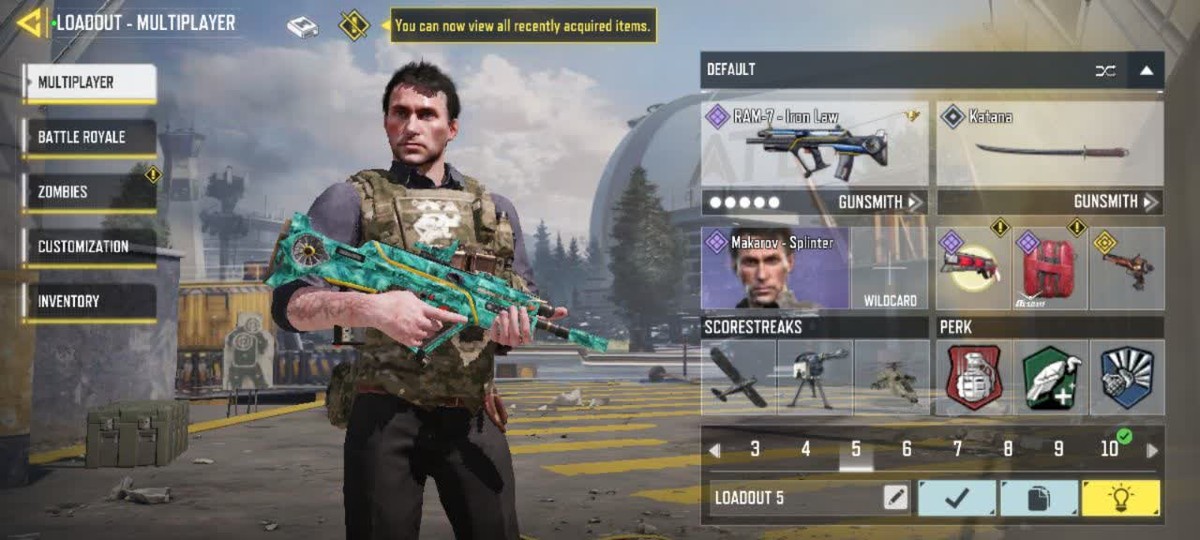Click the yellow lightbulb button
The width and height of the screenshot is (1200, 540).
(x=1121, y=498)
